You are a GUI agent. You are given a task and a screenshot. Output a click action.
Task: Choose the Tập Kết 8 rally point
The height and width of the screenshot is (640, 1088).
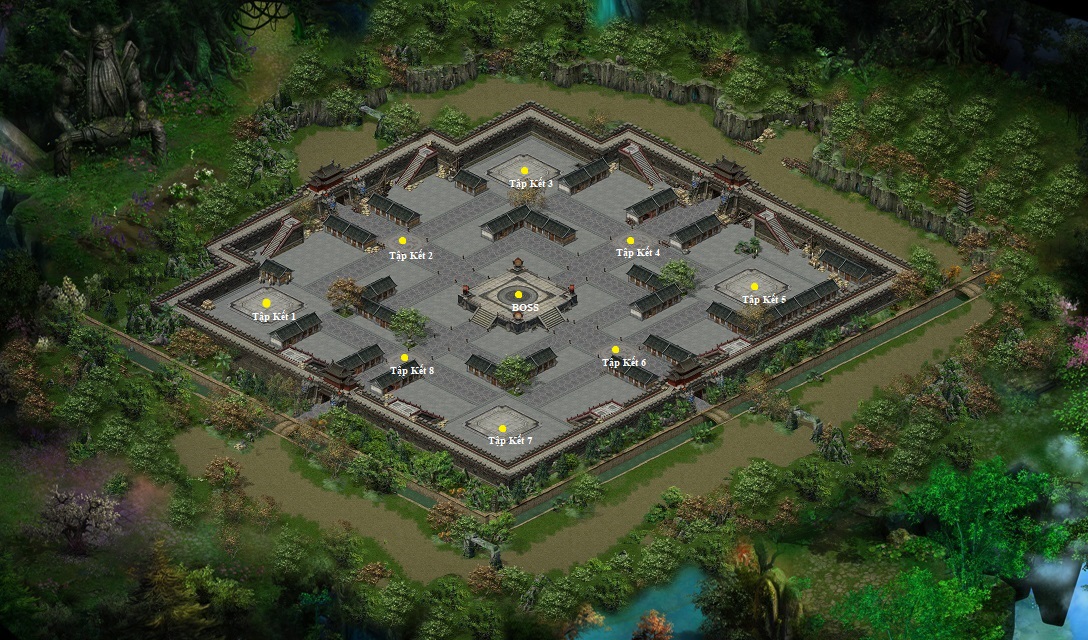pos(405,358)
